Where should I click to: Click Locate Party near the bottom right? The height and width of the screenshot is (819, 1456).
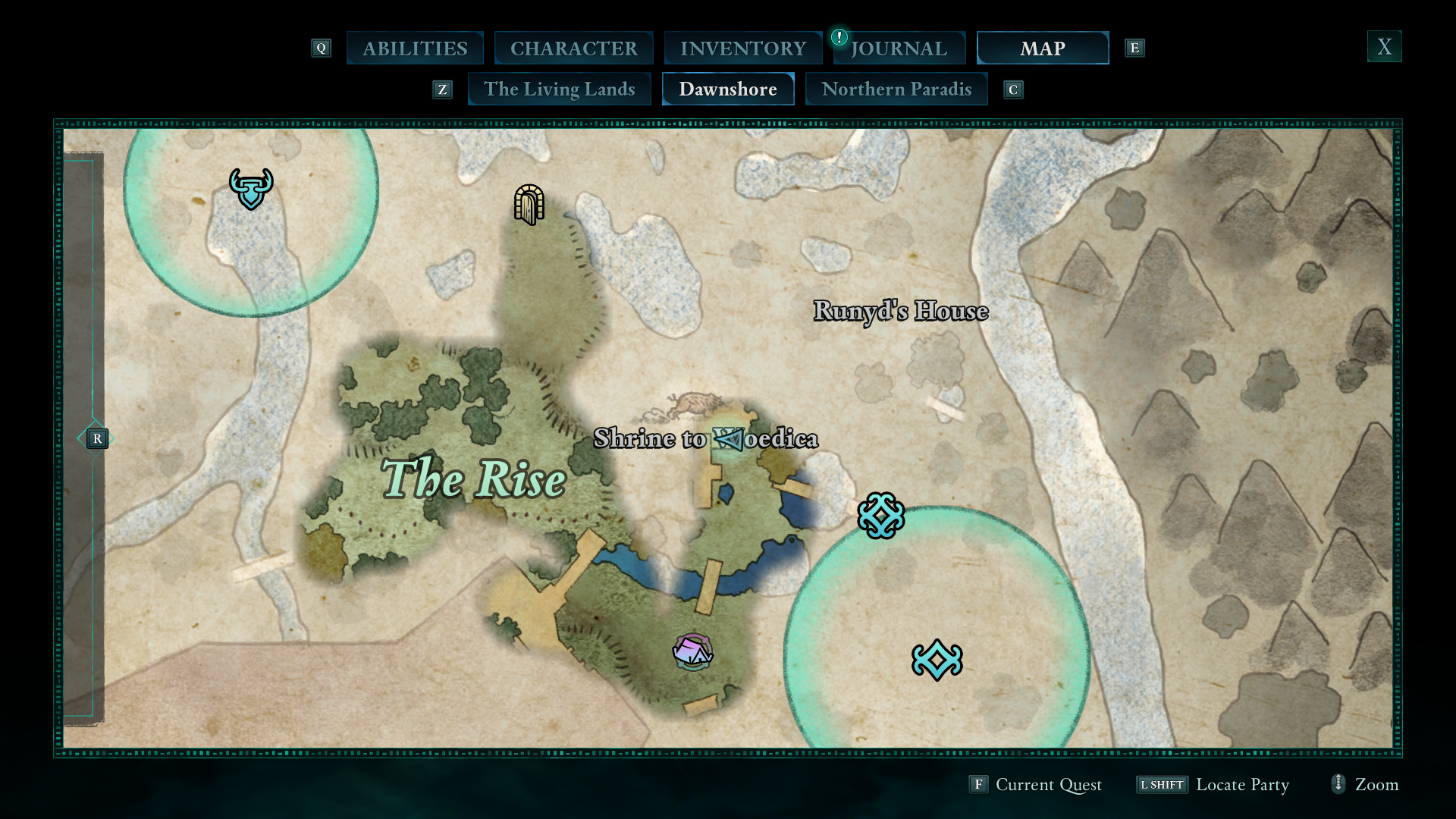1243,785
